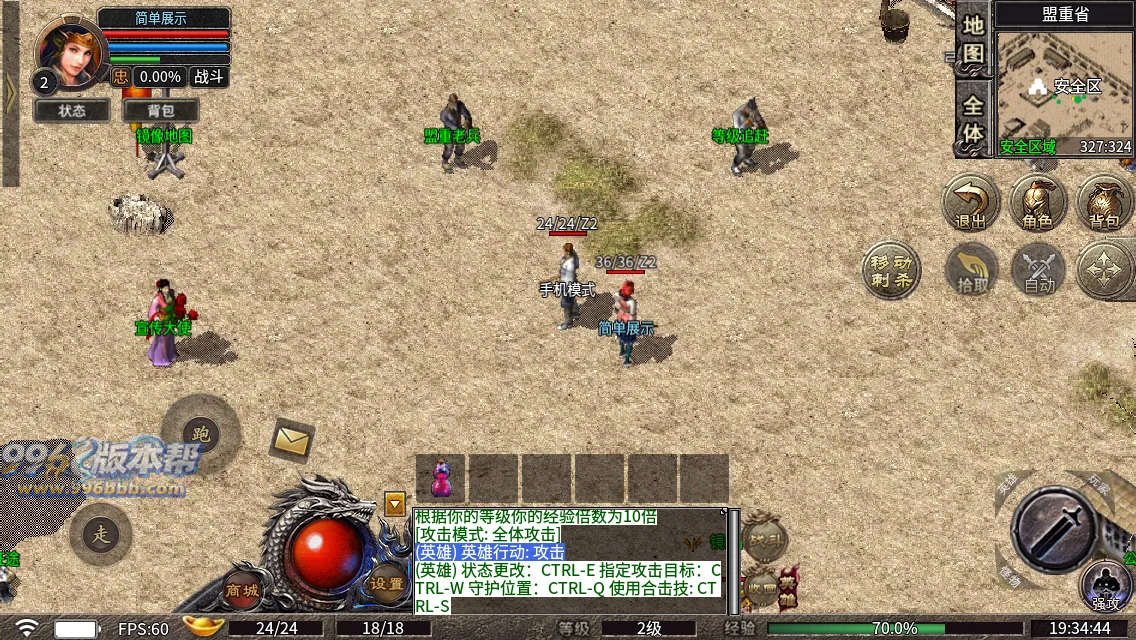This screenshot has height=640, width=1136.
Task: Open the mail envelope icon
Action: pyautogui.click(x=292, y=440)
